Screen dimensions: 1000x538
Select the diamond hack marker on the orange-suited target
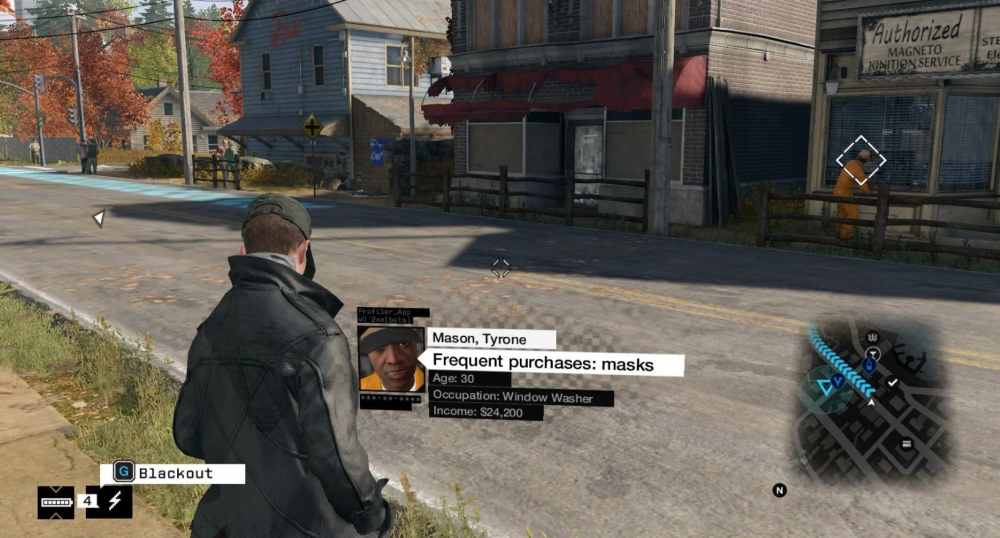point(862,161)
